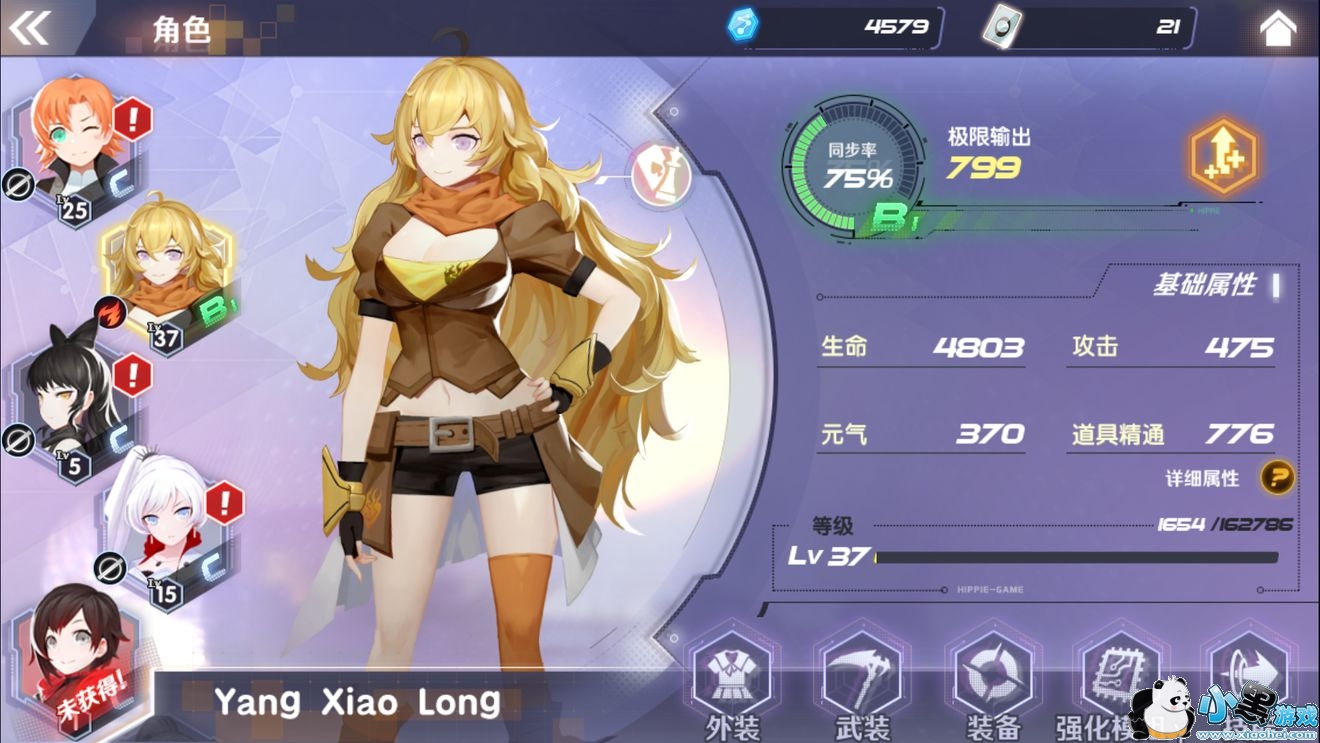
Task: Tap the blue gem currency counter
Action: pyautogui.click(x=835, y=27)
